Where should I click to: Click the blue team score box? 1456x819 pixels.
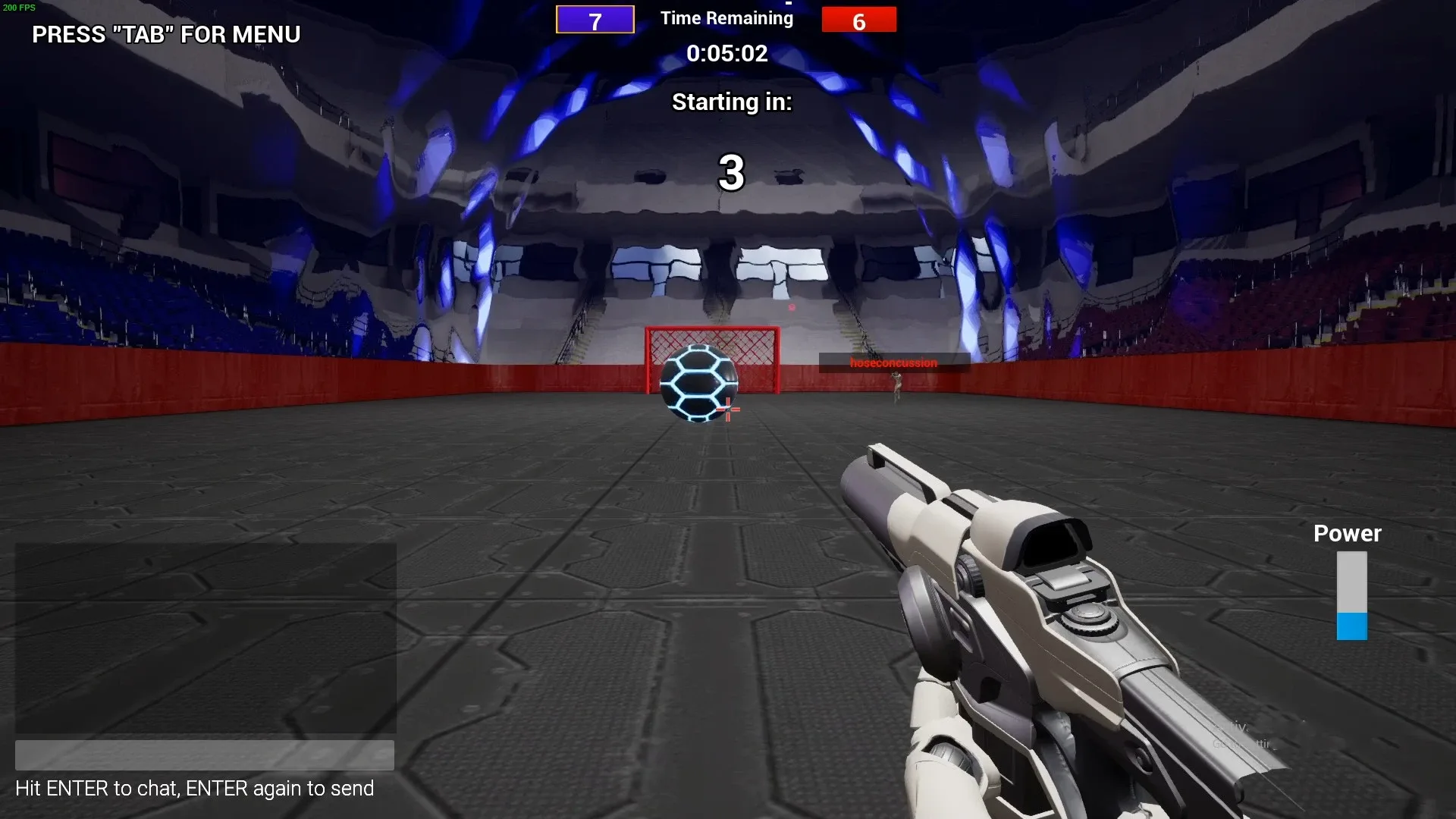pyautogui.click(x=595, y=20)
